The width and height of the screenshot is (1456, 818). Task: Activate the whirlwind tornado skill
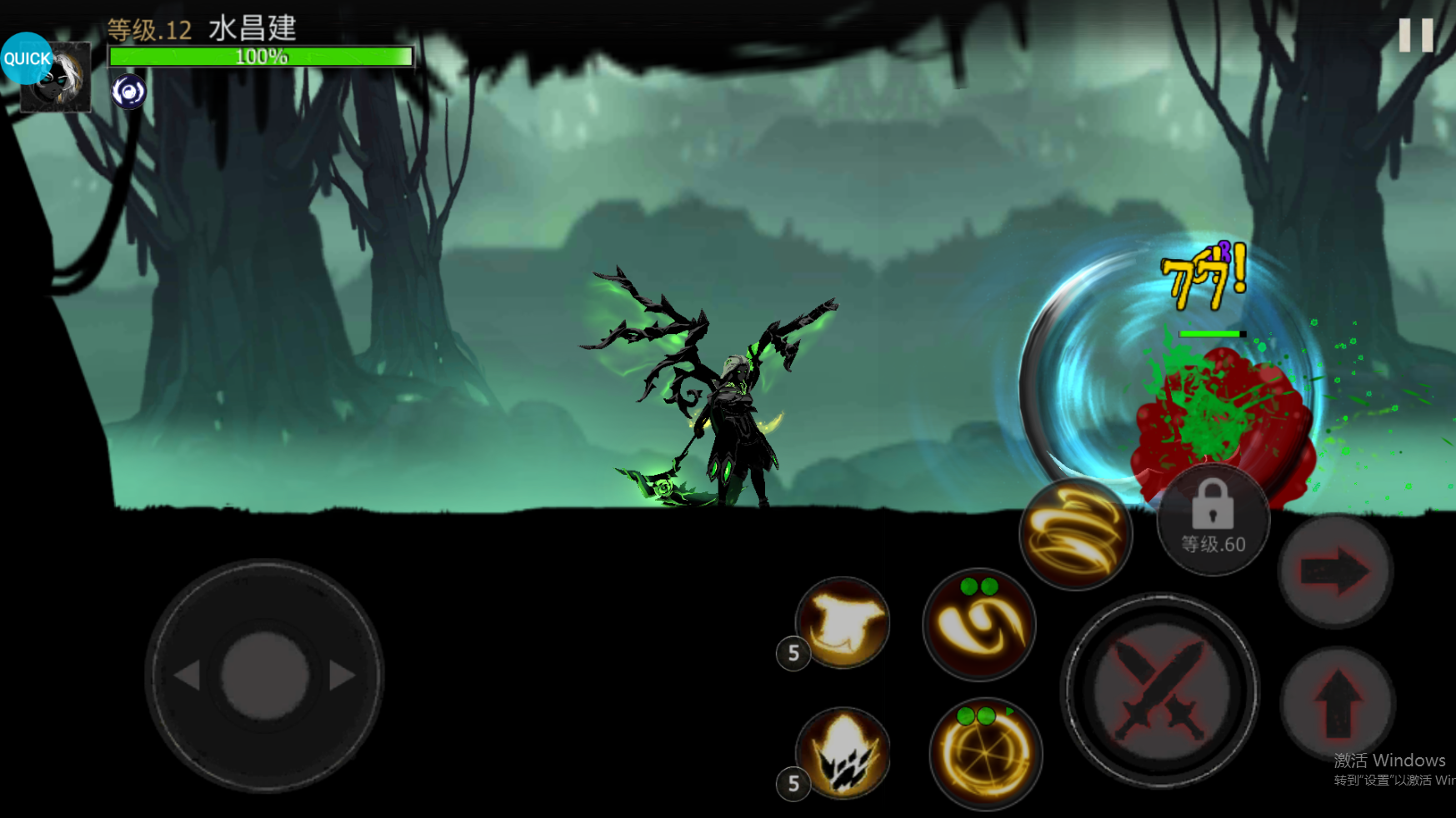click(x=1075, y=533)
